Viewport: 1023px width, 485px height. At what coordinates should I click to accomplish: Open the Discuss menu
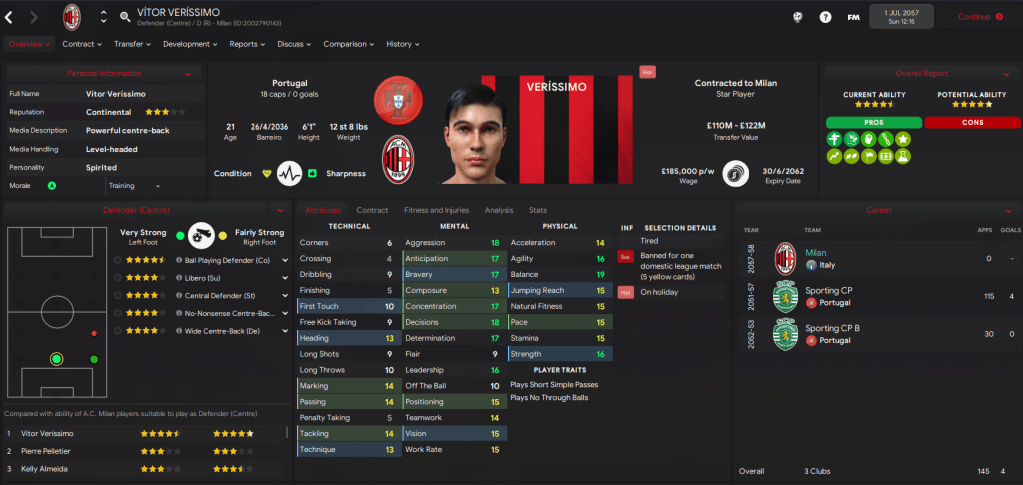294,44
